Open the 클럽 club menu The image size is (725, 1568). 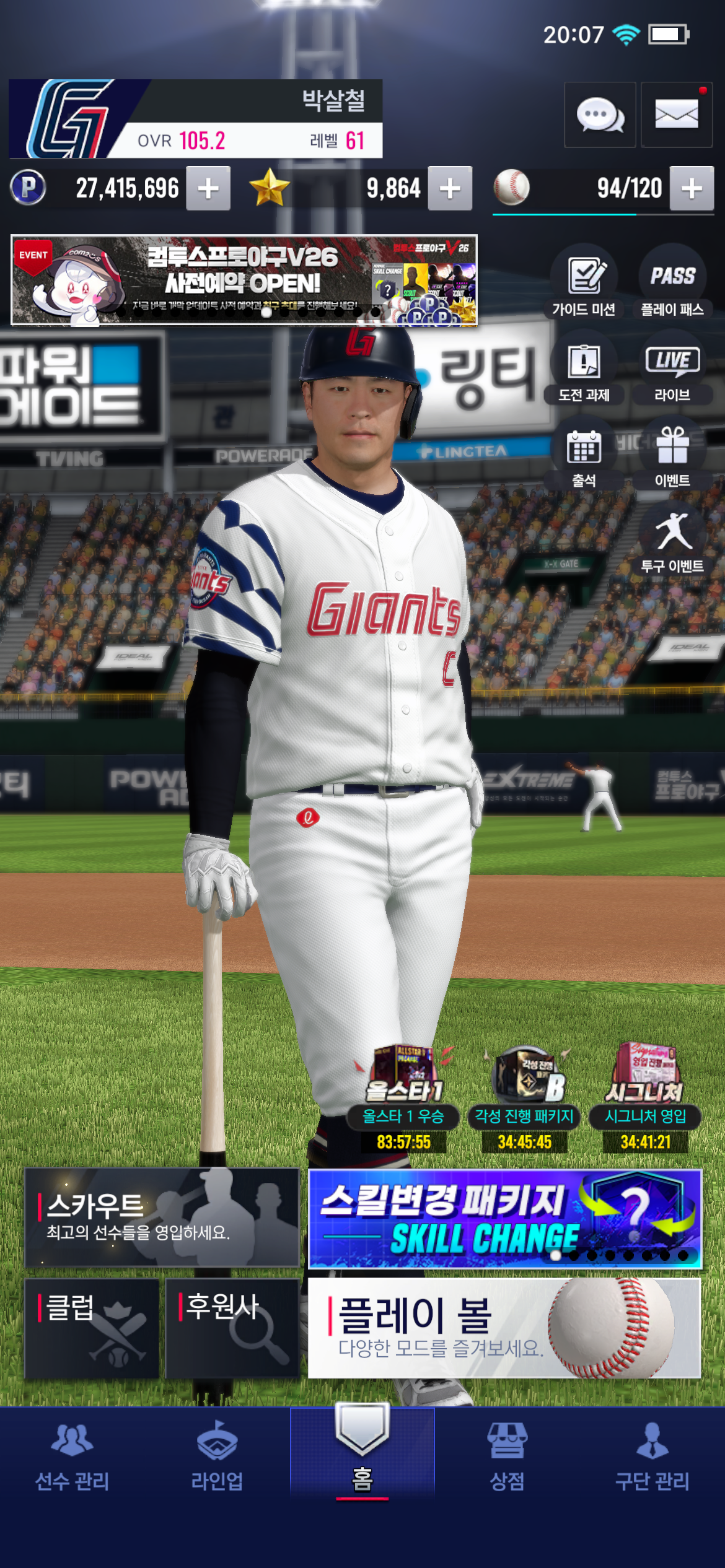92,1329
